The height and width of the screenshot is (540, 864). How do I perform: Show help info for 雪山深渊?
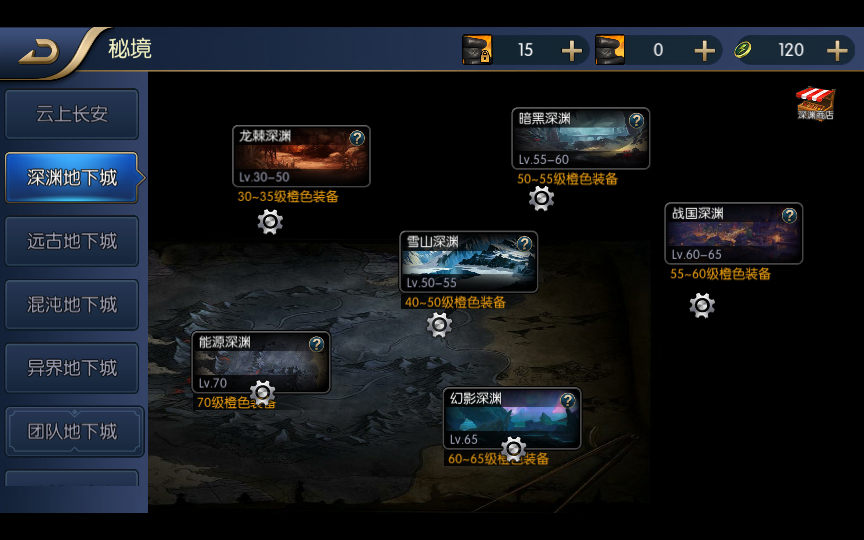point(524,244)
